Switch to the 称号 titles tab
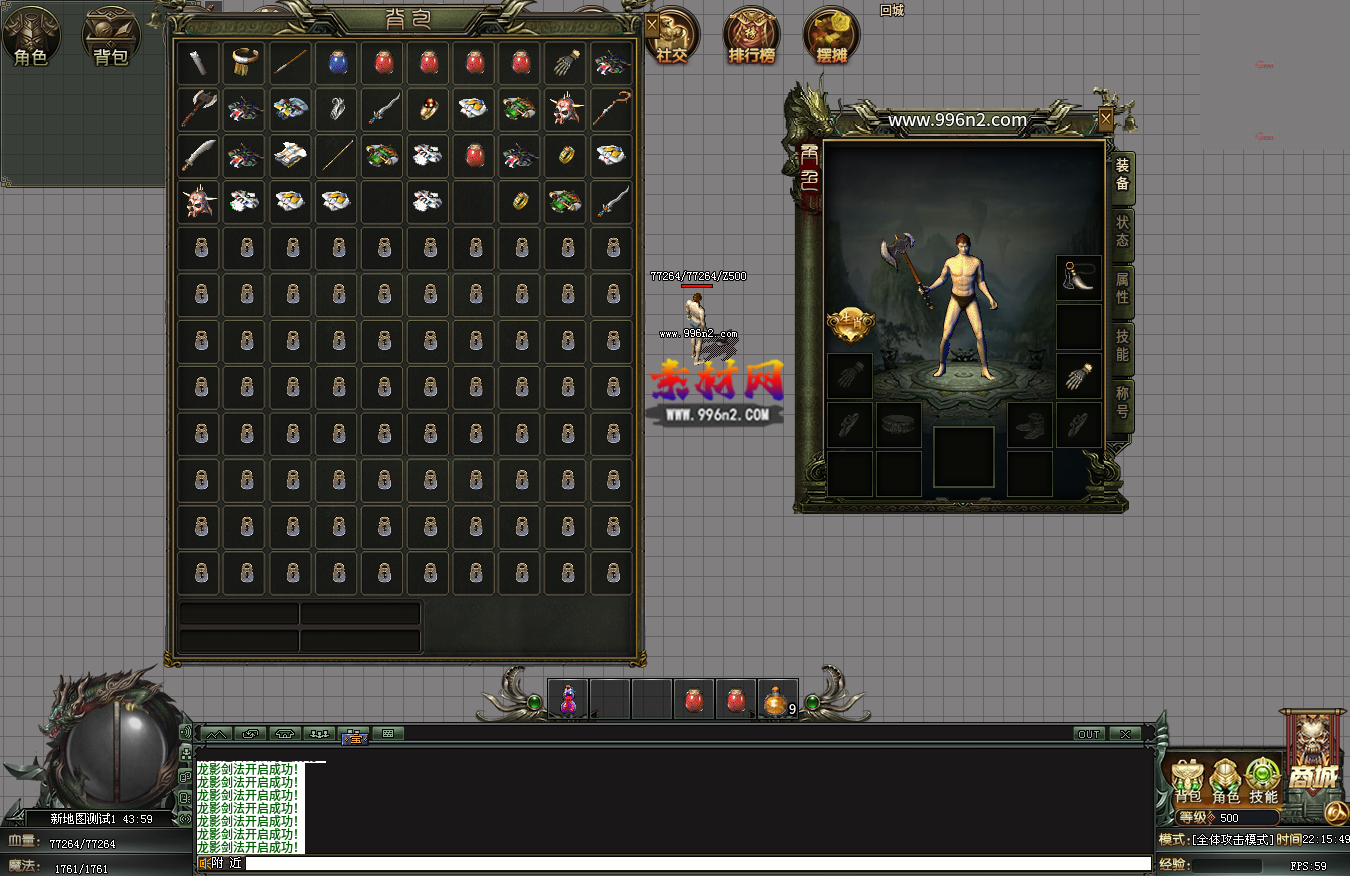 point(1123,402)
